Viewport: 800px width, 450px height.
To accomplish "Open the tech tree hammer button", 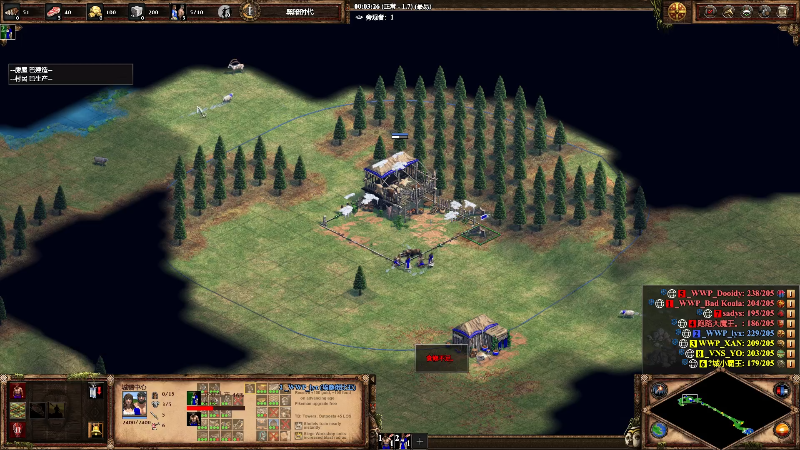I will pyautogui.click(x=727, y=11).
